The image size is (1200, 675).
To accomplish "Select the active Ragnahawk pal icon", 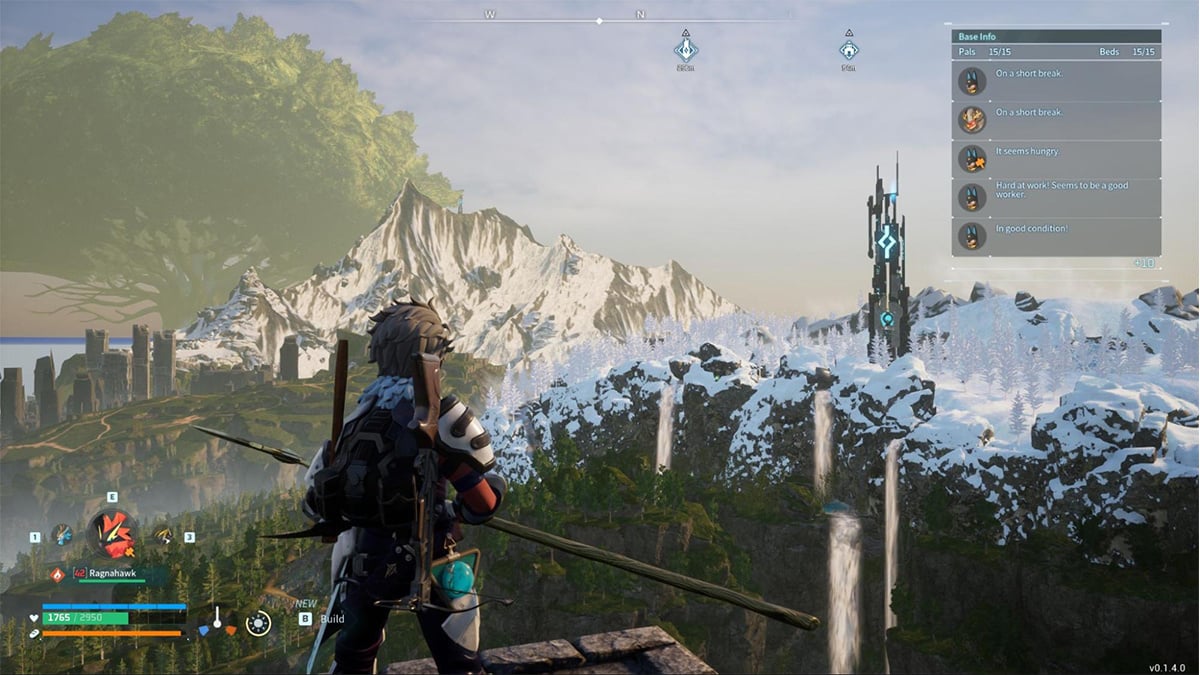I will pyautogui.click(x=111, y=534).
